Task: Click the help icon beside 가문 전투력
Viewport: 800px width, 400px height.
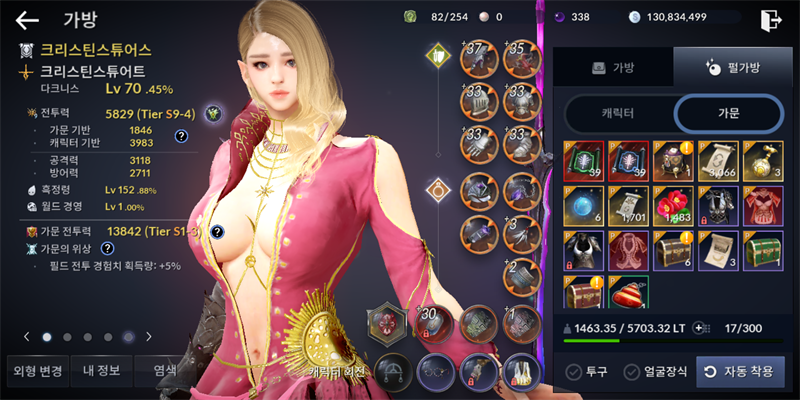Action: 217,233
